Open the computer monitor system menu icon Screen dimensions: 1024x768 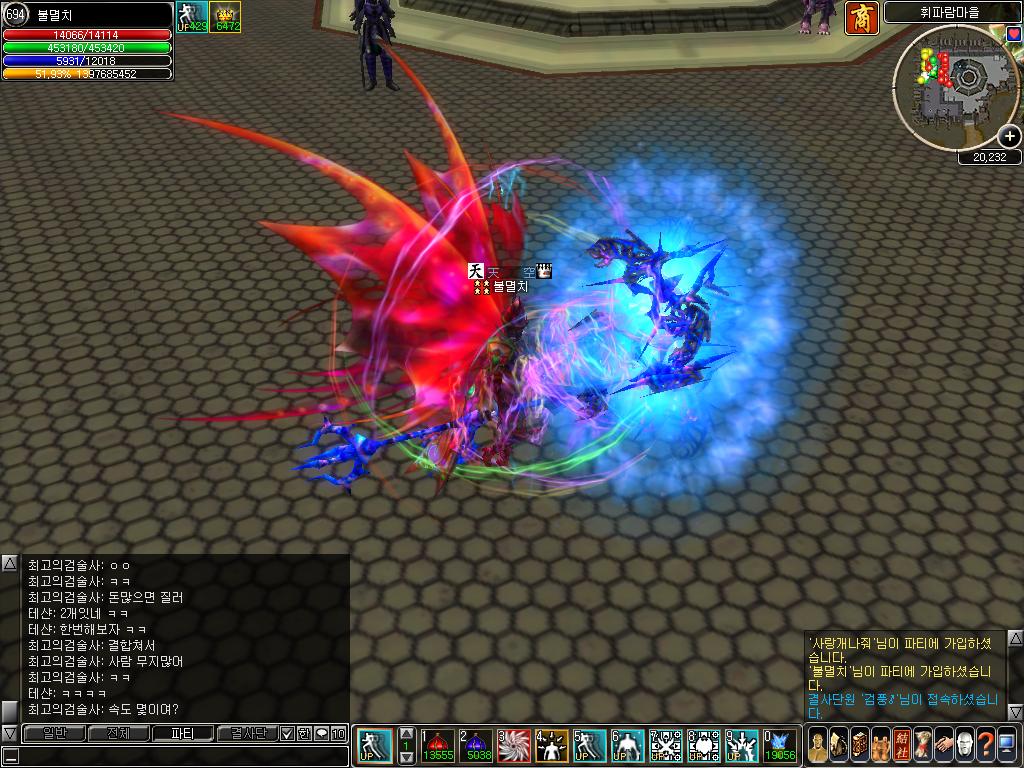click(1007, 746)
